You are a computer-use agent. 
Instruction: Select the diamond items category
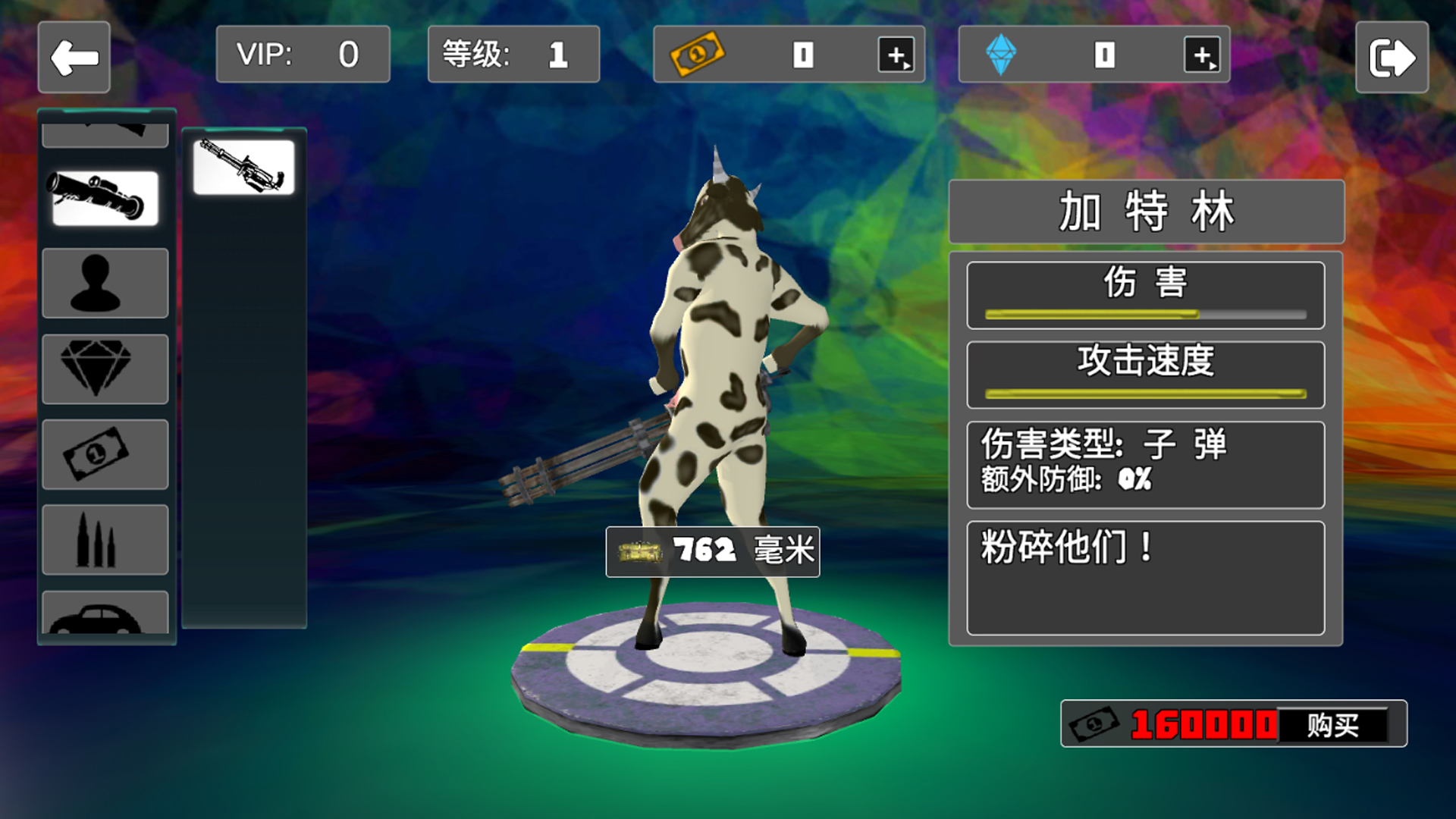click(x=105, y=368)
